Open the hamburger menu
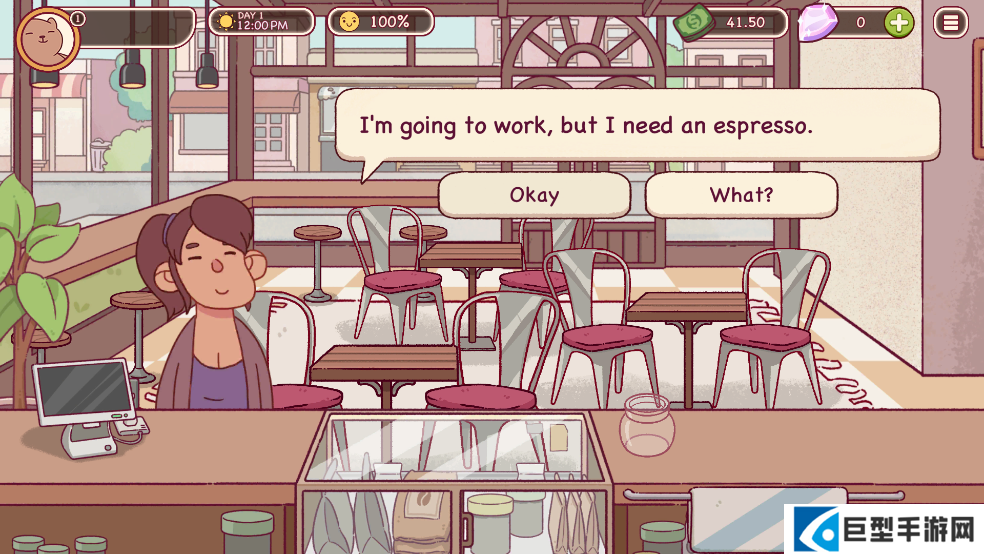Viewport: 984px width, 554px height. 950,22
